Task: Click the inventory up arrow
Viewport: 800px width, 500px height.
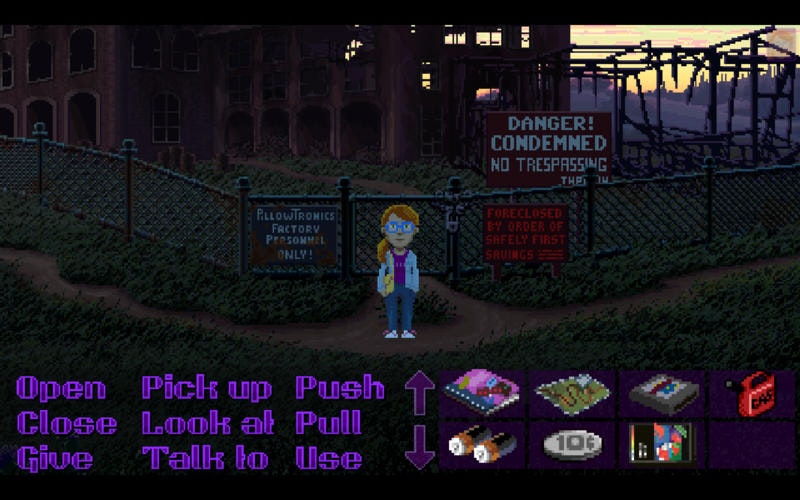Action: point(420,392)
